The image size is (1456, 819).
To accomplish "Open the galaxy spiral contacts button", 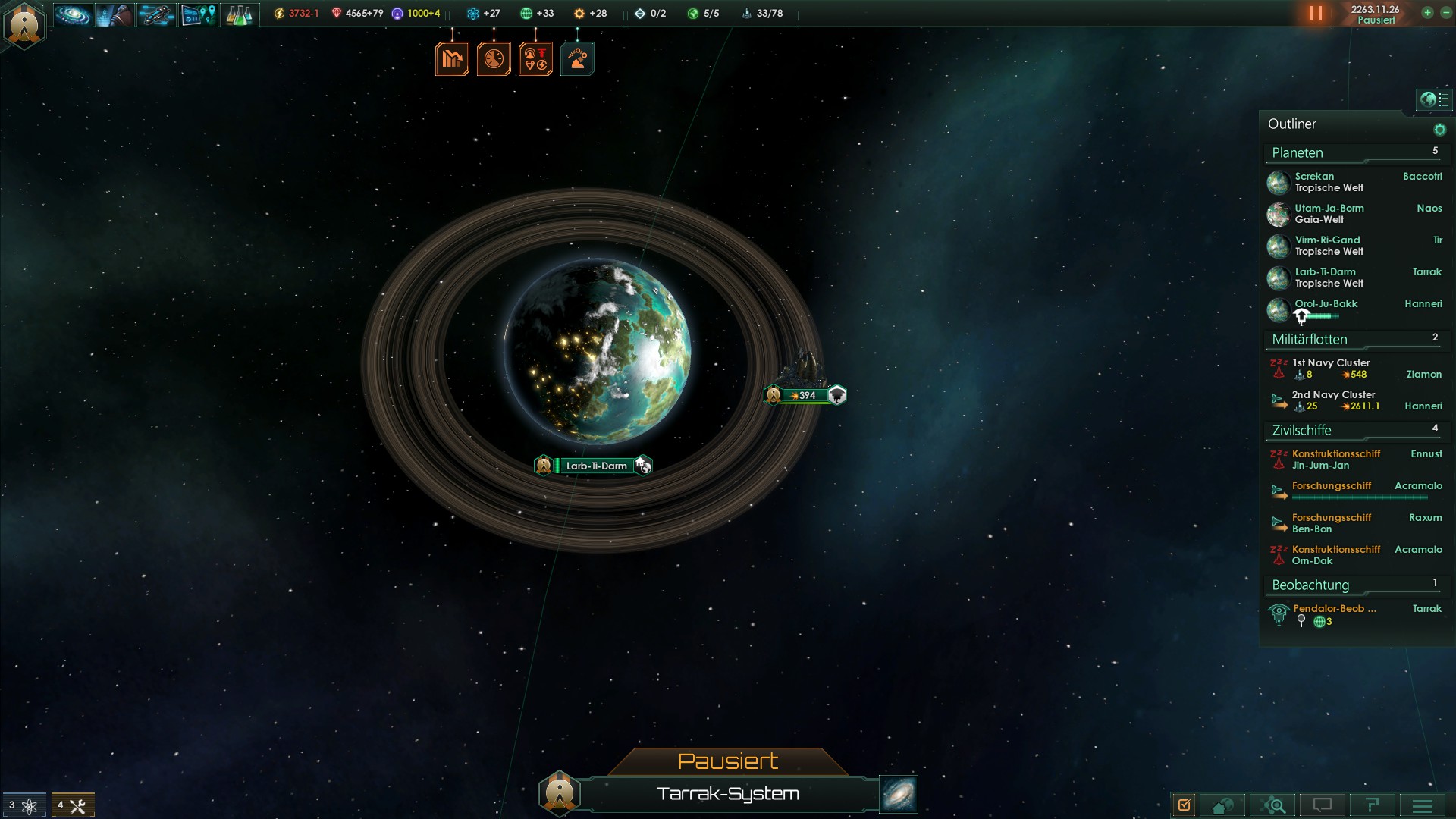I will [73, 14].
